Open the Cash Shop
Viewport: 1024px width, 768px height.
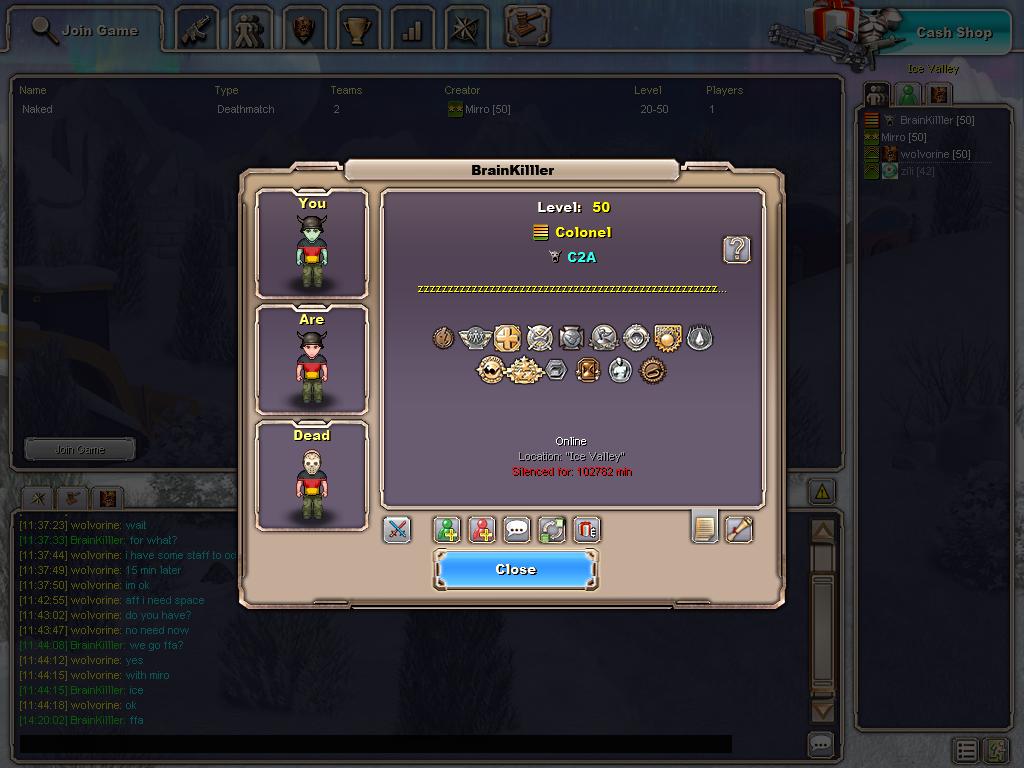point(953,32)
